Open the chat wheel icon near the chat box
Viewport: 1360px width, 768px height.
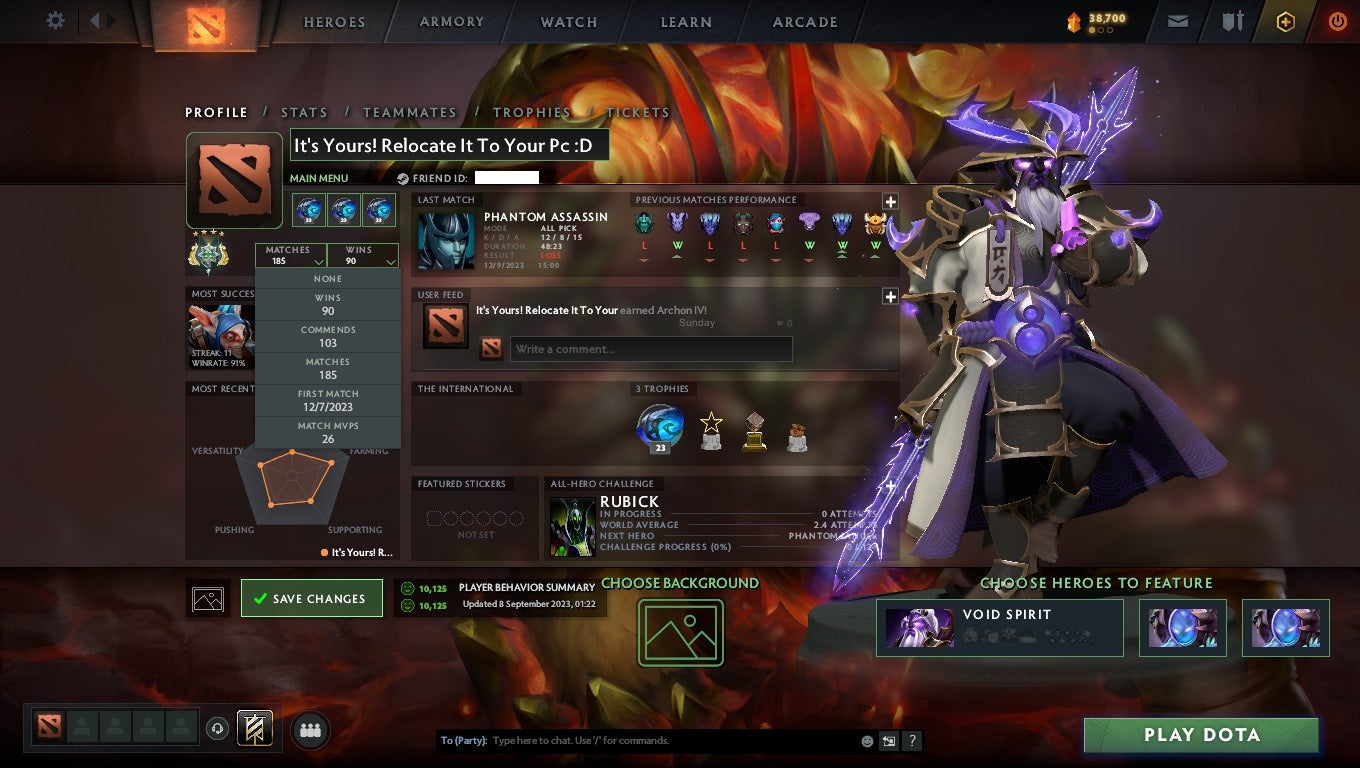coord(889,741)
